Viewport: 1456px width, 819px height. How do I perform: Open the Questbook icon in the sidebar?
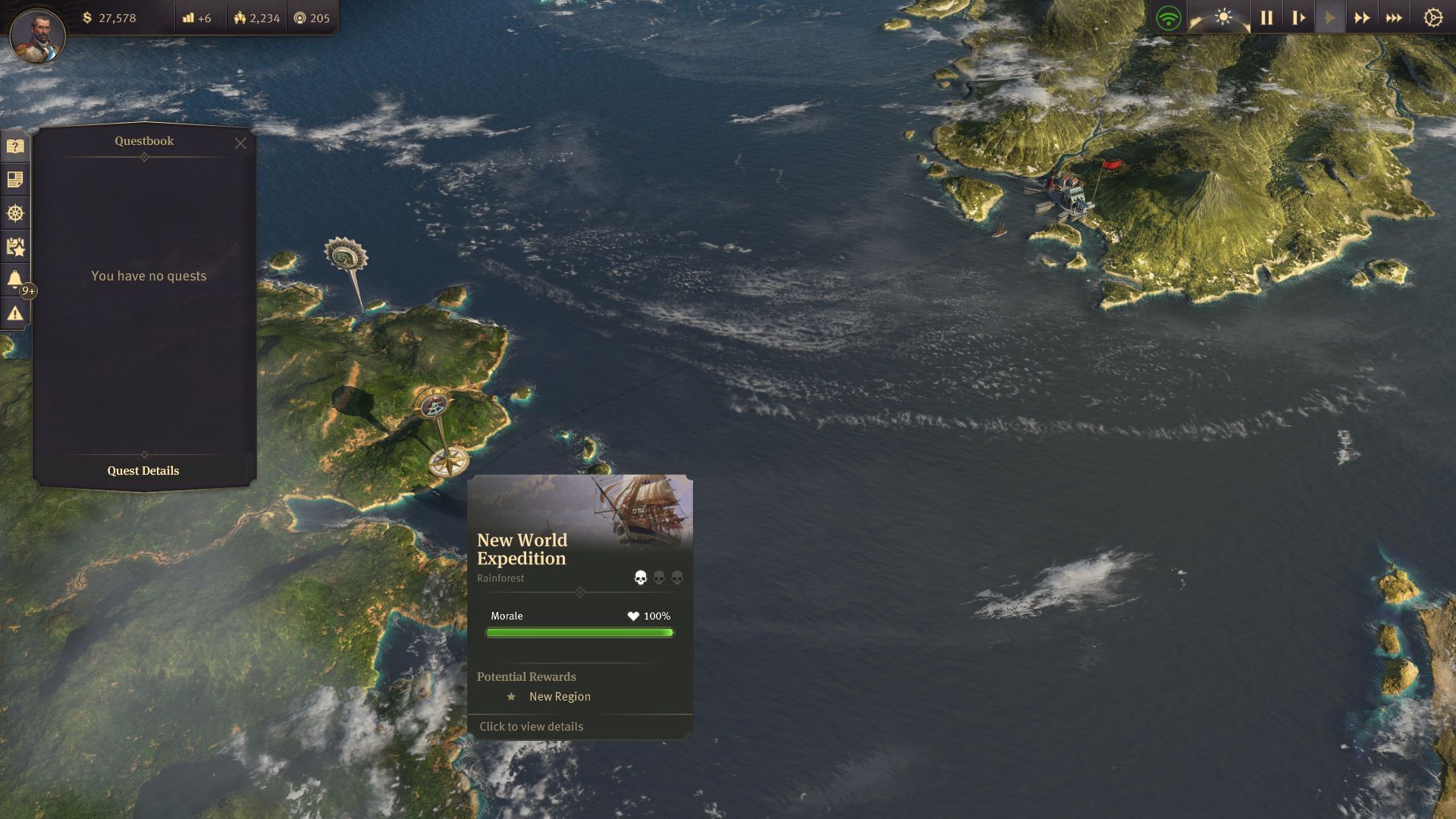pyautogui.click(x=15, y=147)
